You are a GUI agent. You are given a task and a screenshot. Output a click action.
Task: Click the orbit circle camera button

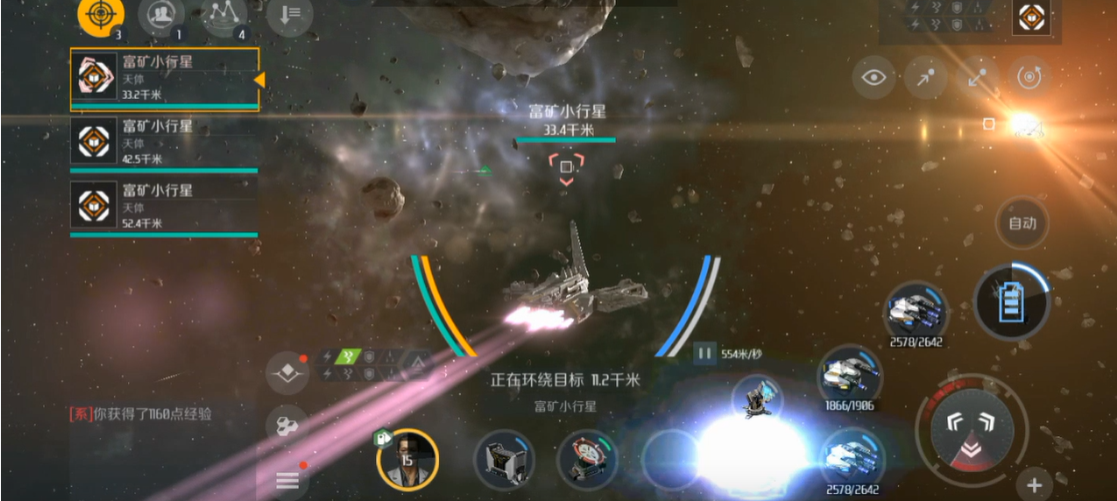tap(1027, 79)
